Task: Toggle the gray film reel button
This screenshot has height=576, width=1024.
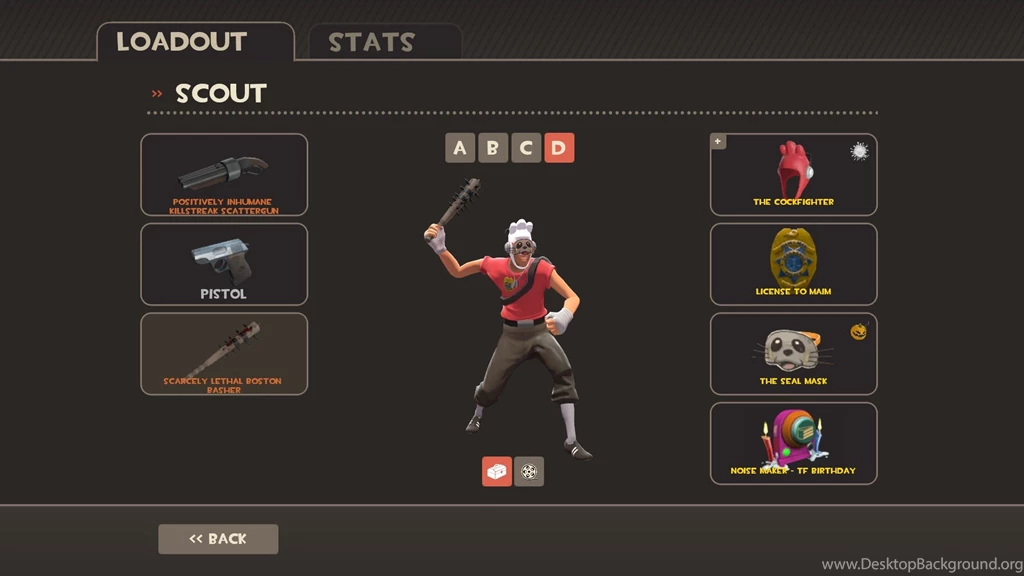Action: [529, 471]
